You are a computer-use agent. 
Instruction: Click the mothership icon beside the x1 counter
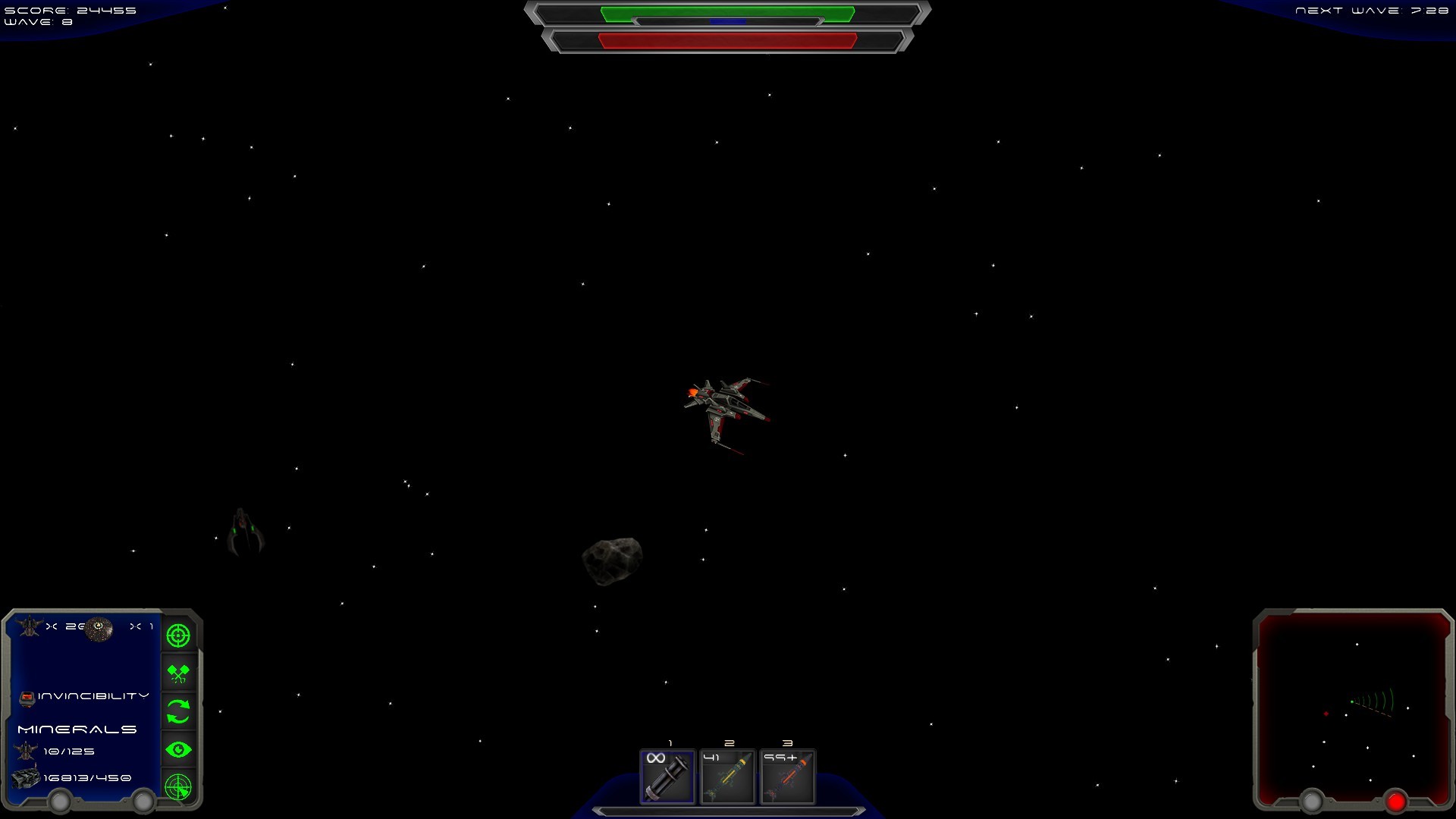pos(99,628)
